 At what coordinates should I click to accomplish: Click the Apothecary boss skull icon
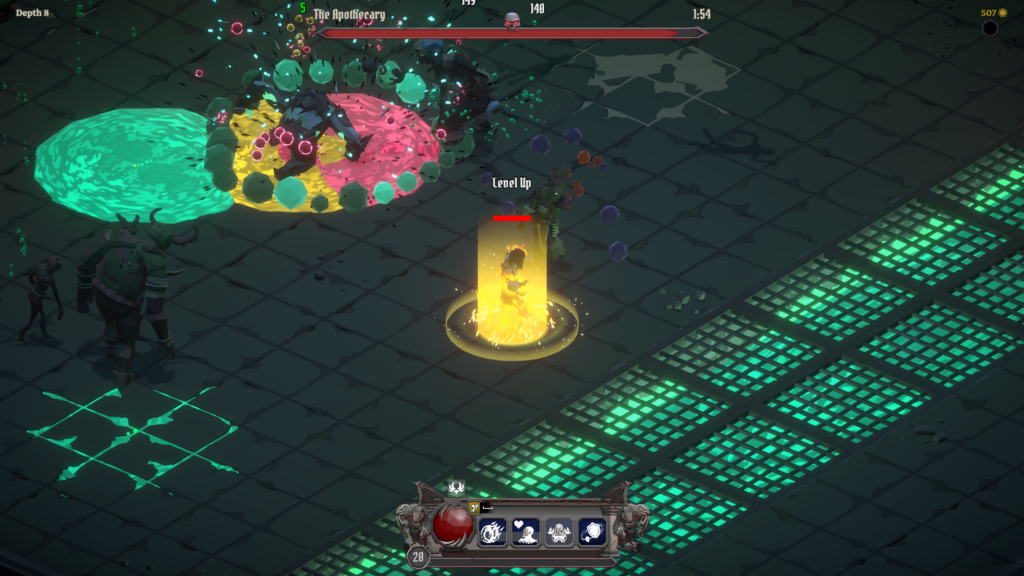(x=512, y=20)
